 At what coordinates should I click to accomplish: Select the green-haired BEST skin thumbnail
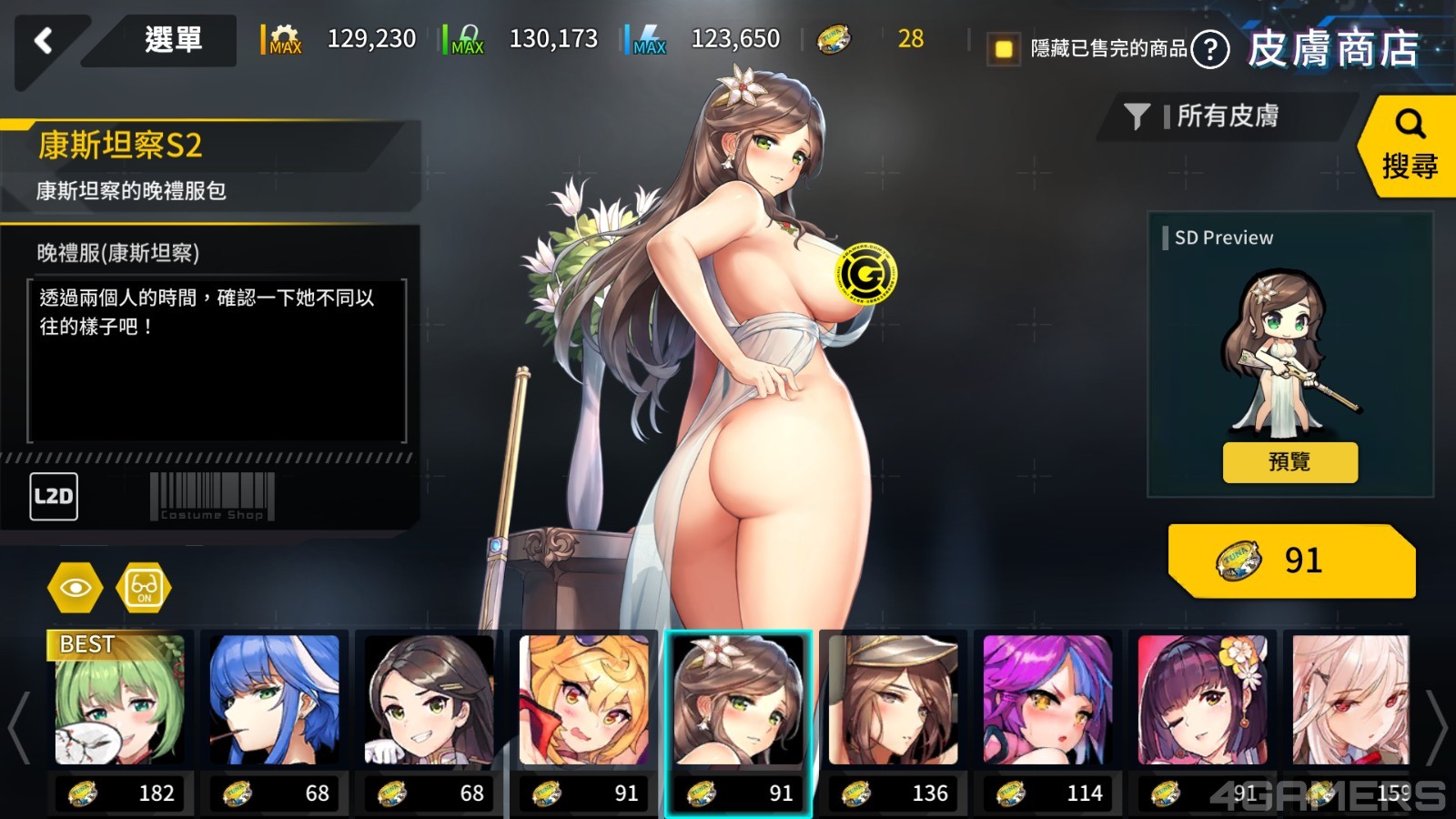(120, 701)
